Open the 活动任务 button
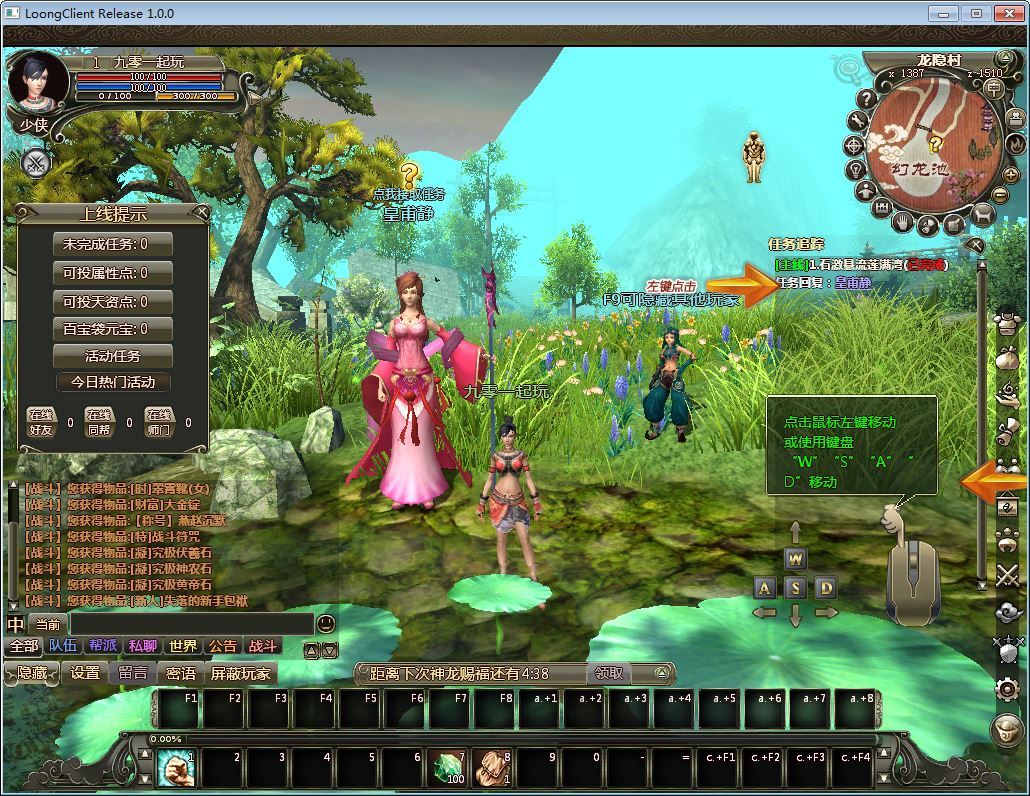 pos(113,356)
